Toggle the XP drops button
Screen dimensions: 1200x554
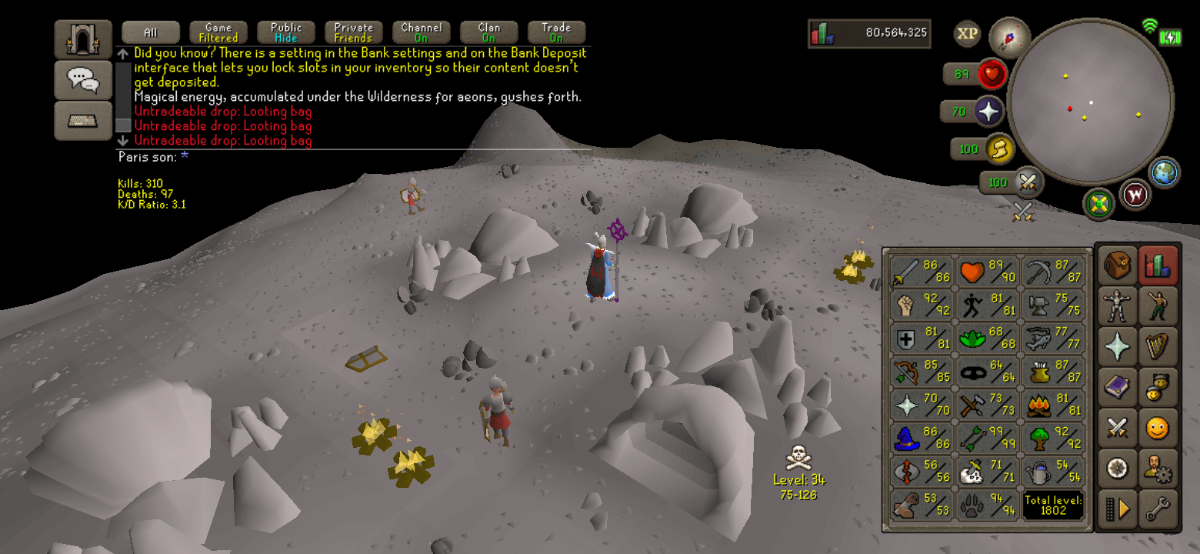(967, 33)
